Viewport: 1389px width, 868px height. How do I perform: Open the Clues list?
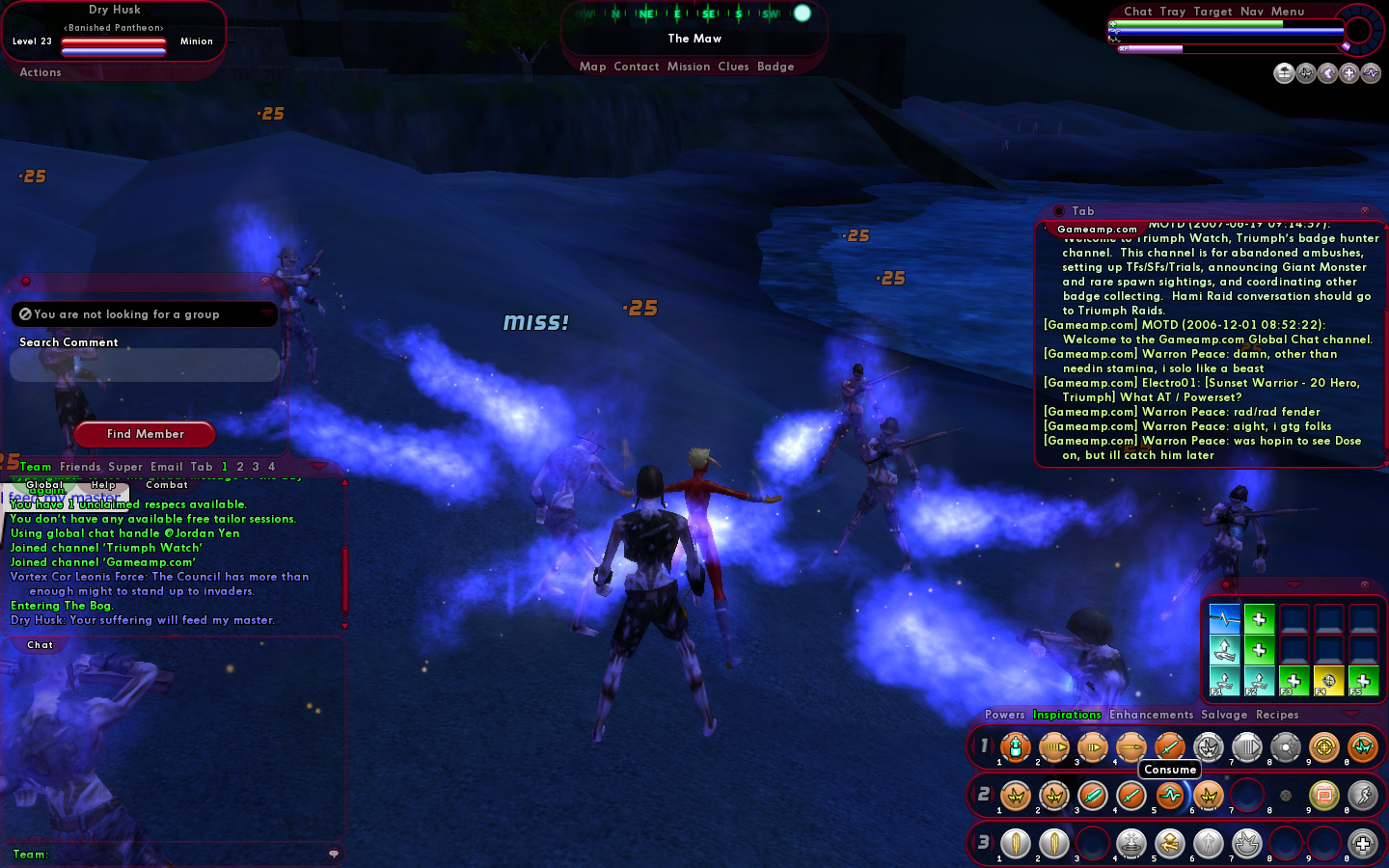click(733, 67)
